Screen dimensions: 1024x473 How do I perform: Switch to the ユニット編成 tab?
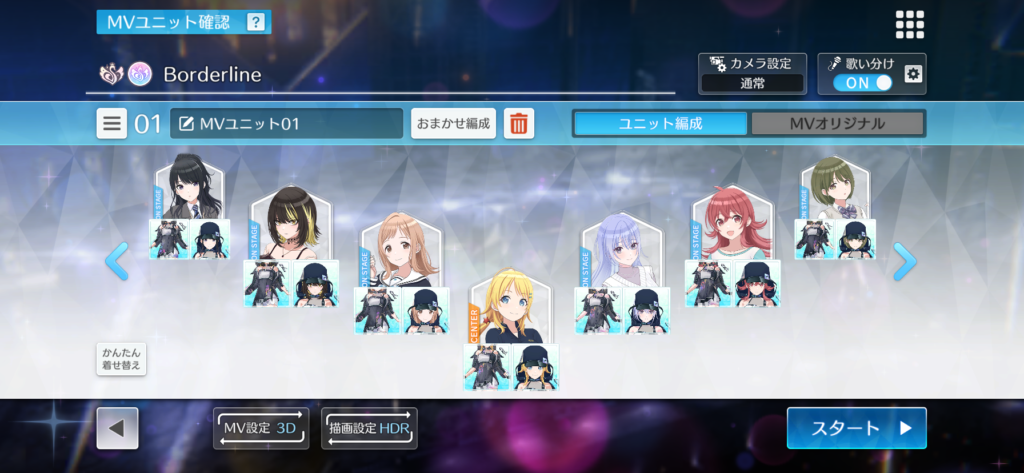coord(660,124)
